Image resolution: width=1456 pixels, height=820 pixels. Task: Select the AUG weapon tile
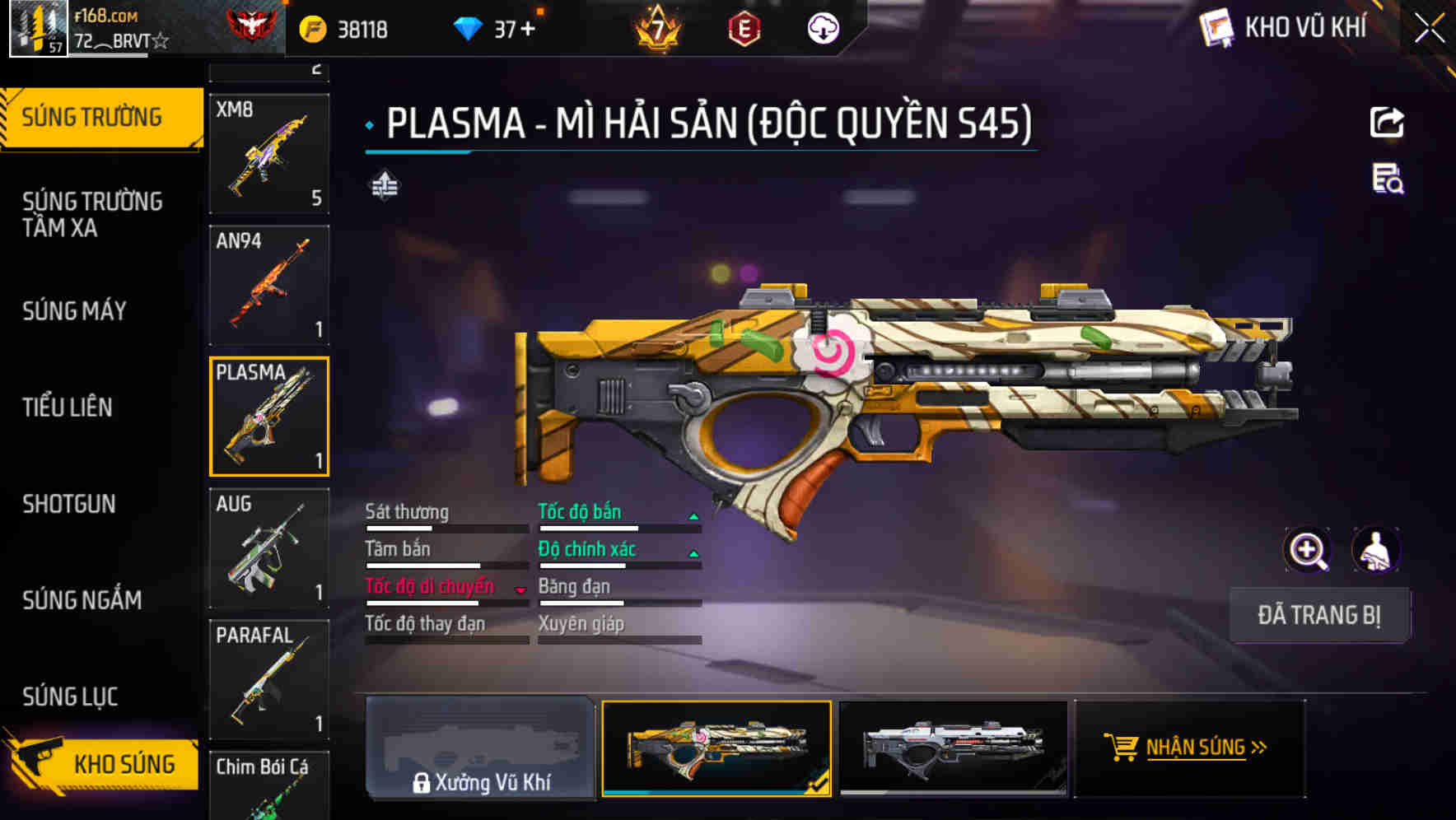click(x=269, y=548)
